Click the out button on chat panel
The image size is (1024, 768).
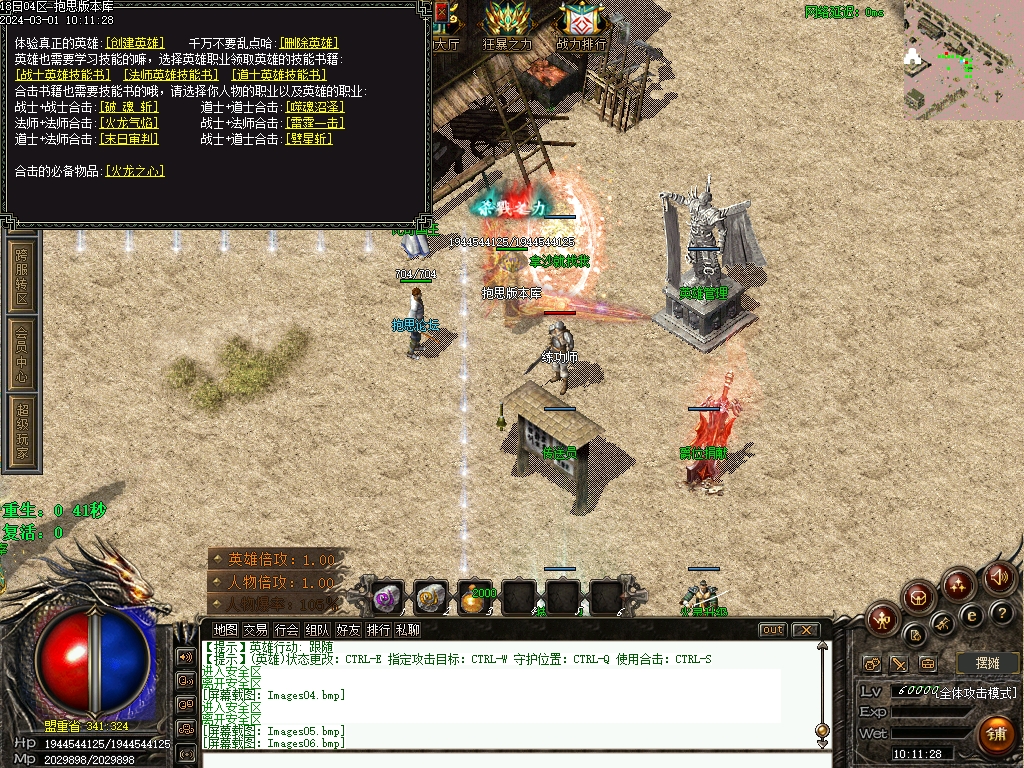[772, 630]
